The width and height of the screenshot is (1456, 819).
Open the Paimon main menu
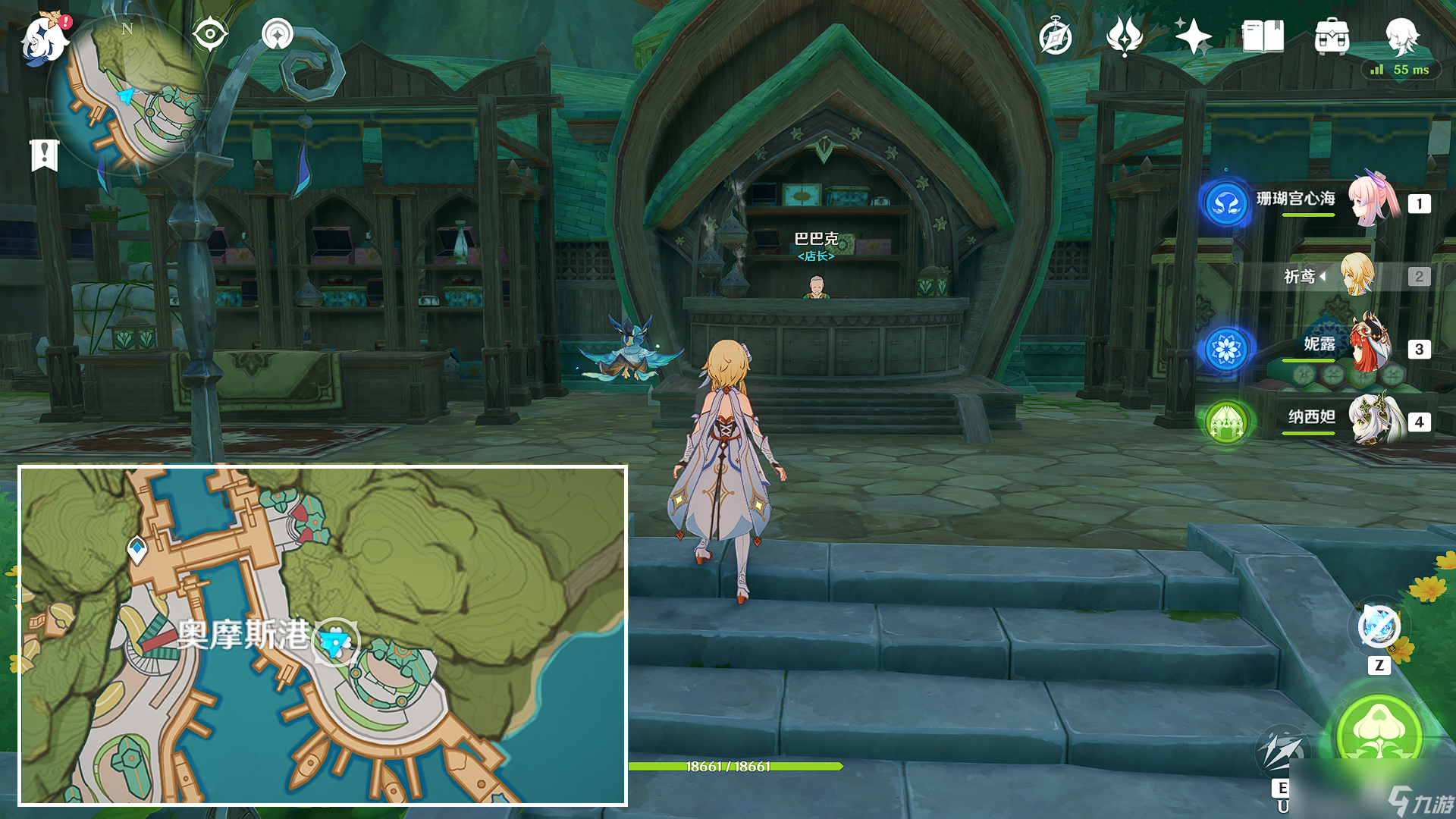pos(44,38)
